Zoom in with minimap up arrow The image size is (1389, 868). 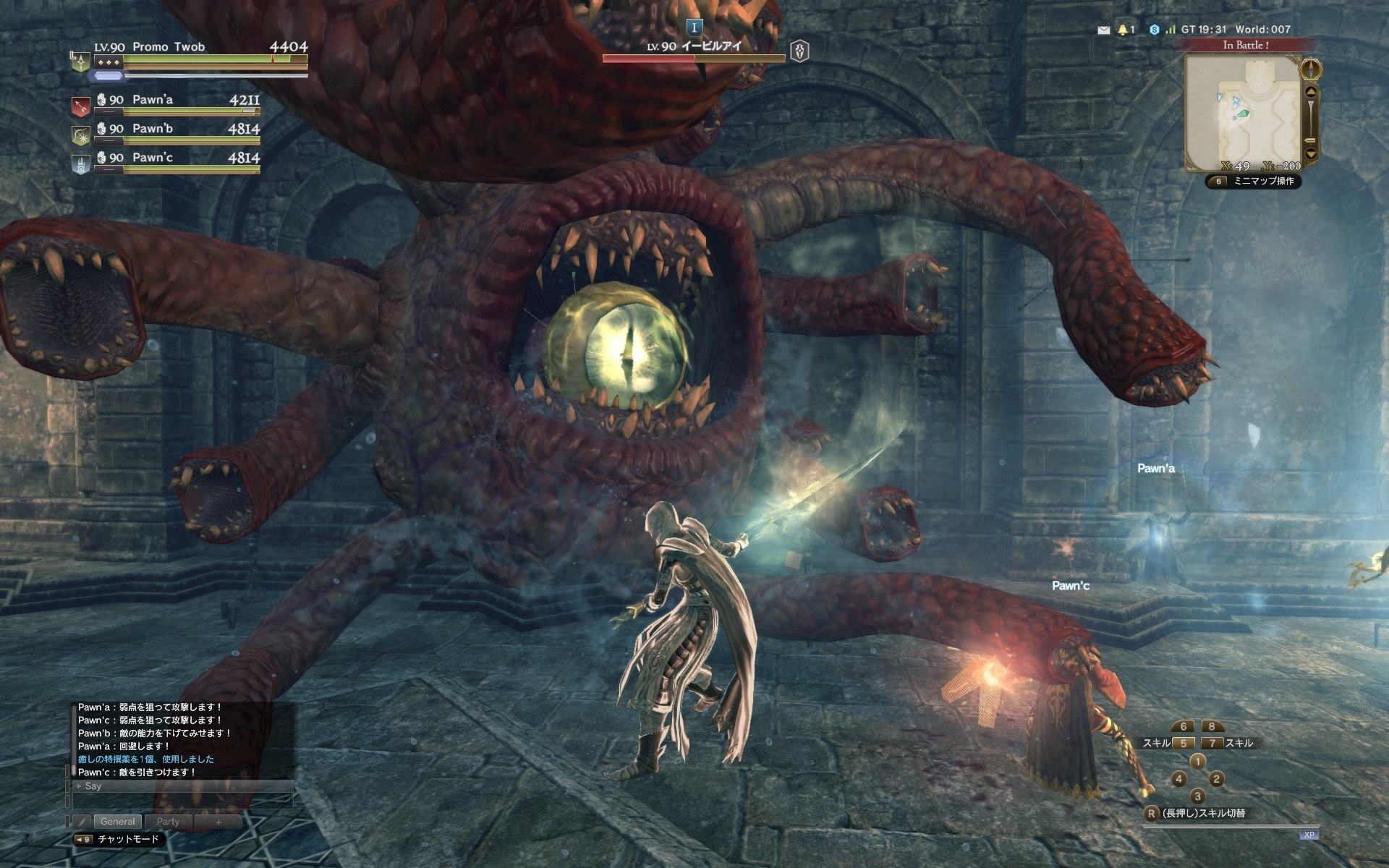1311,92
